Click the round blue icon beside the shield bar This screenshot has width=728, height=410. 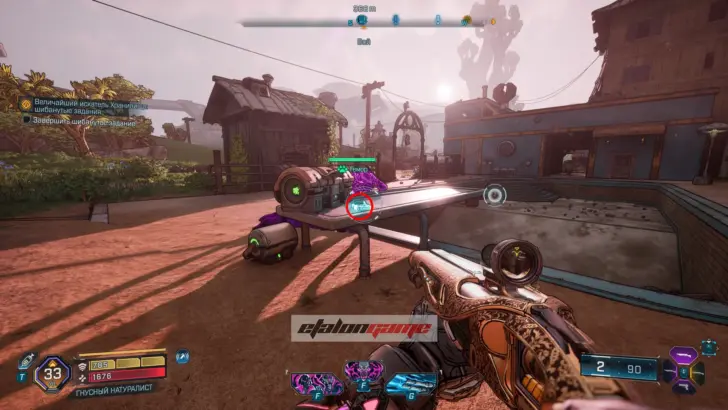click(183, 356)
